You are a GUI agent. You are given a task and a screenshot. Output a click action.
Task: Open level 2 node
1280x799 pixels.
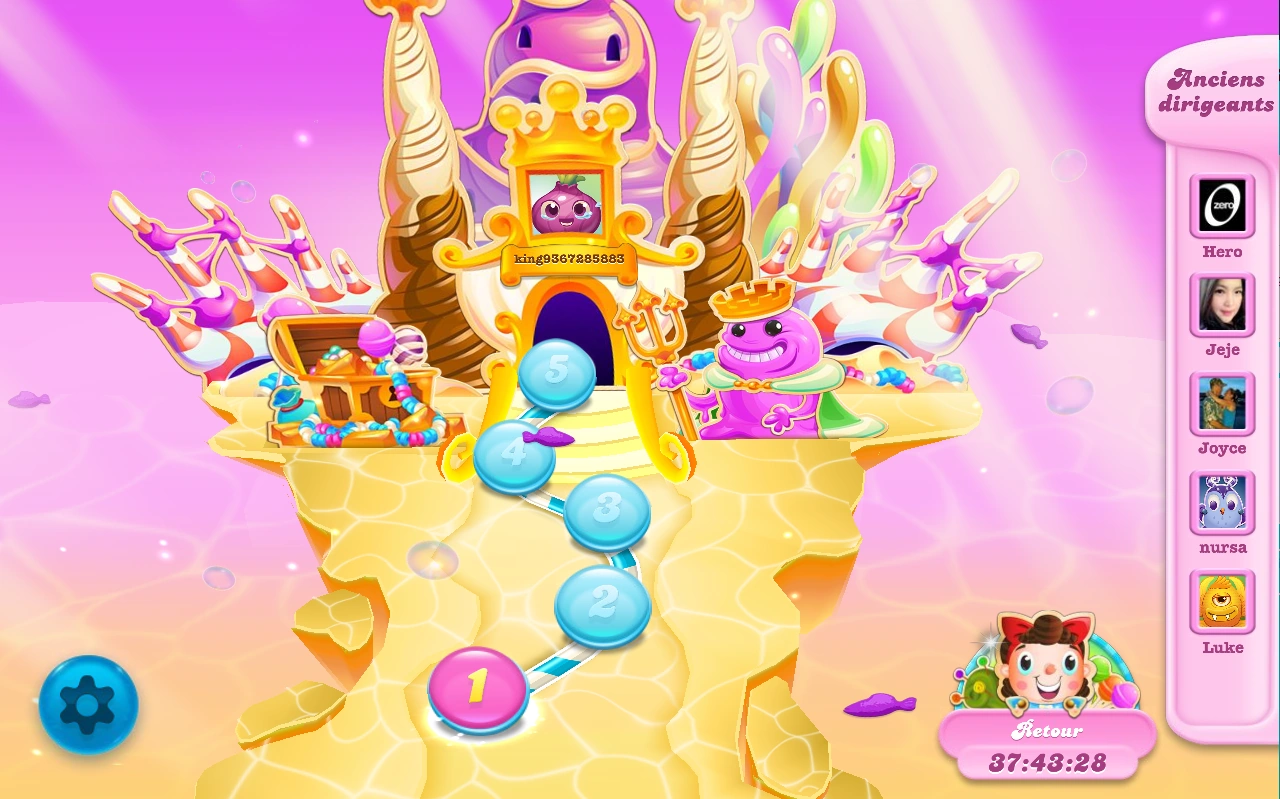pyautogui.click(x=600, y=600)
